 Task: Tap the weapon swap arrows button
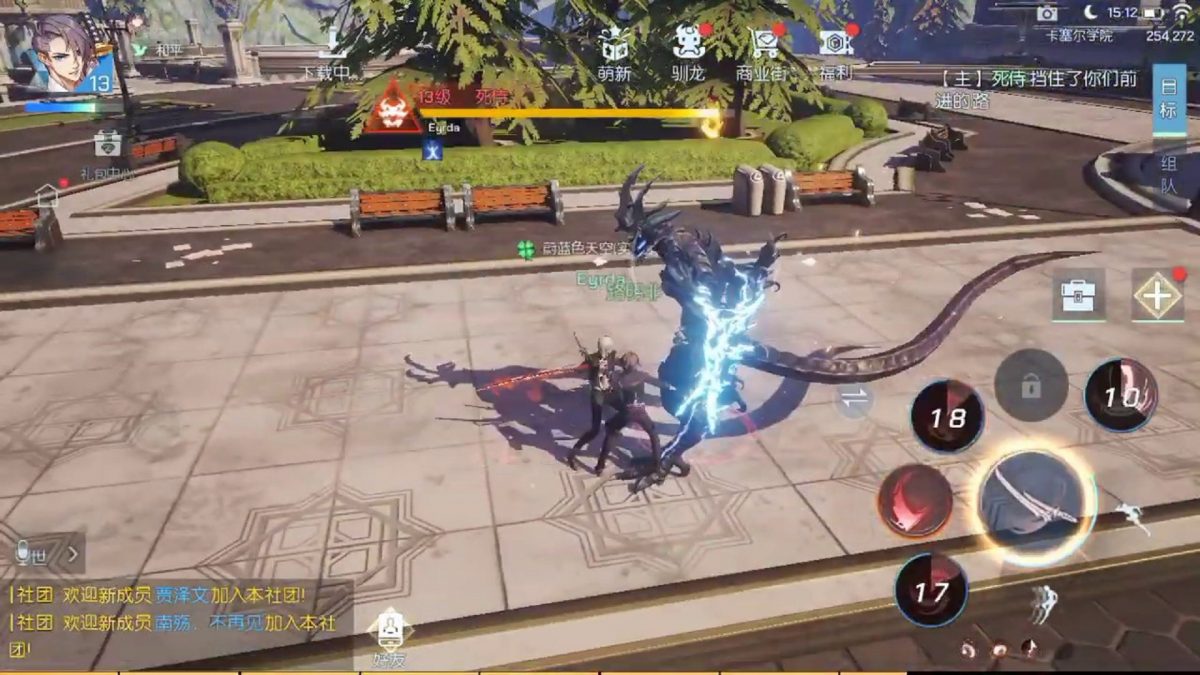click(x=854, y=398)
